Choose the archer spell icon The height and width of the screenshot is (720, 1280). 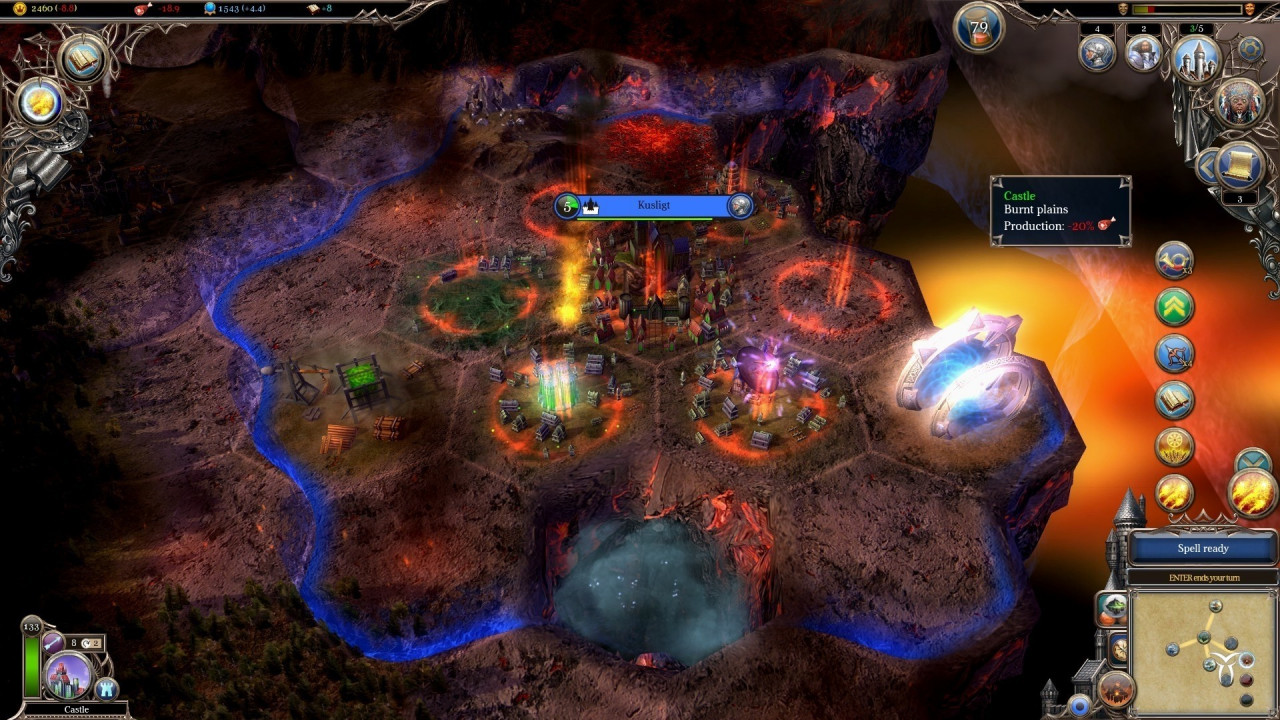(1175, 353)
